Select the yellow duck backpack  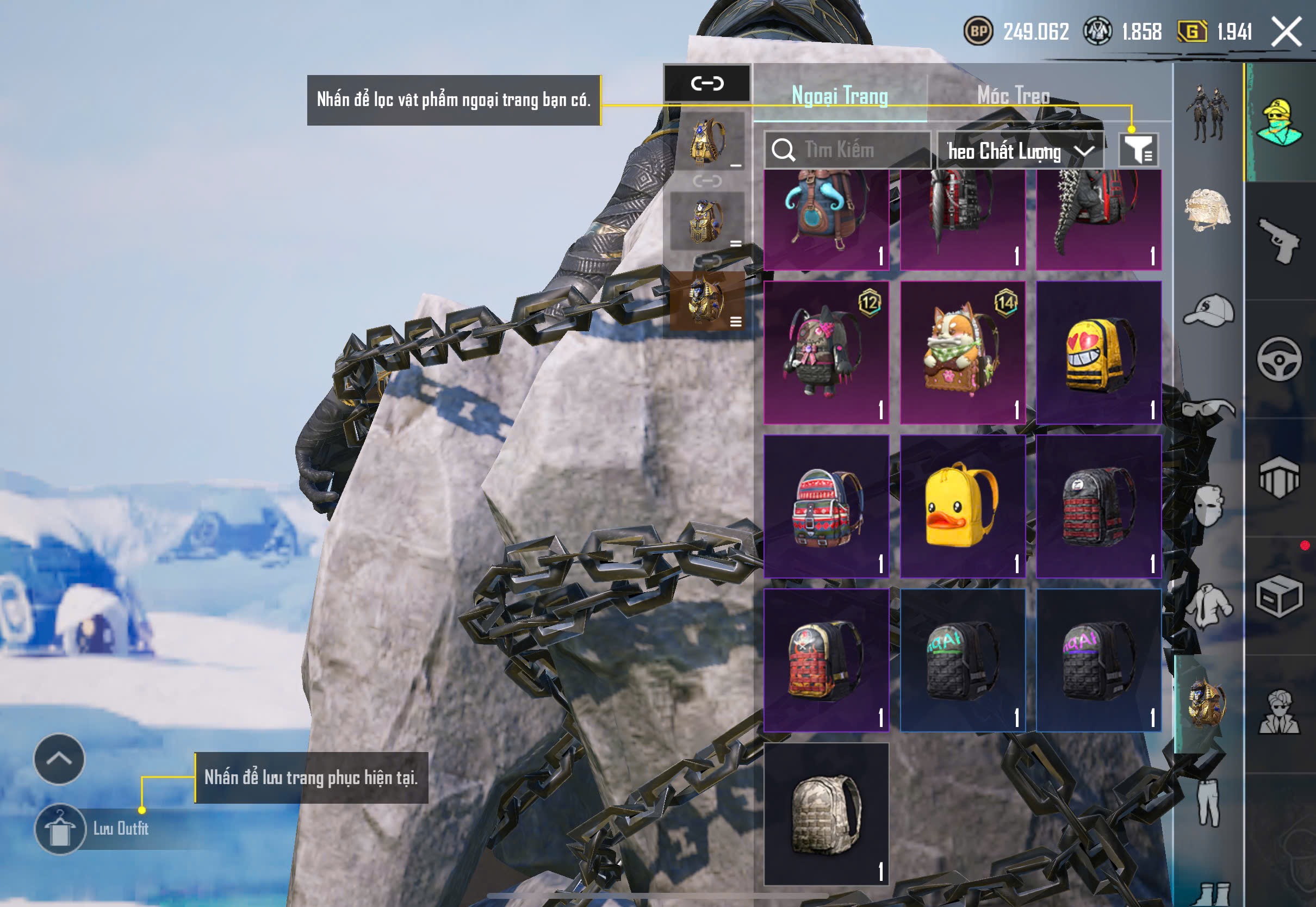(x=963, y=507)
